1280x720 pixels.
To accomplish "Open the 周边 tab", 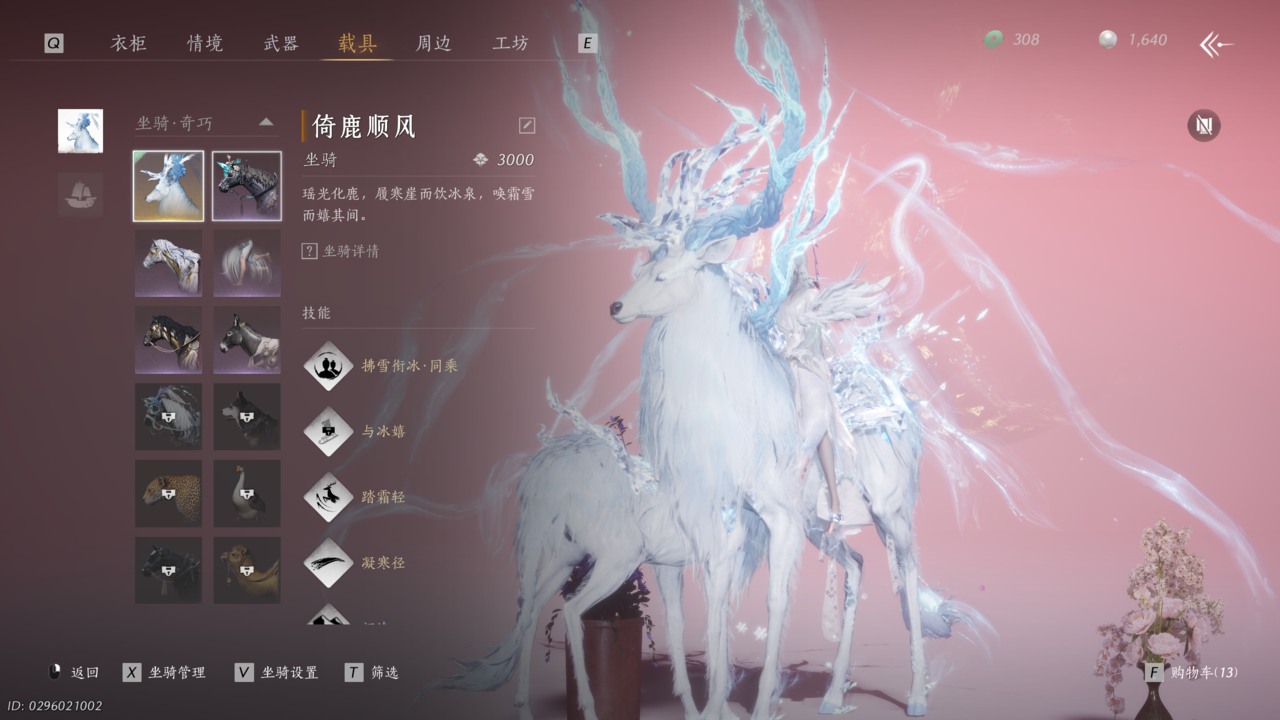I will point(434,43).
